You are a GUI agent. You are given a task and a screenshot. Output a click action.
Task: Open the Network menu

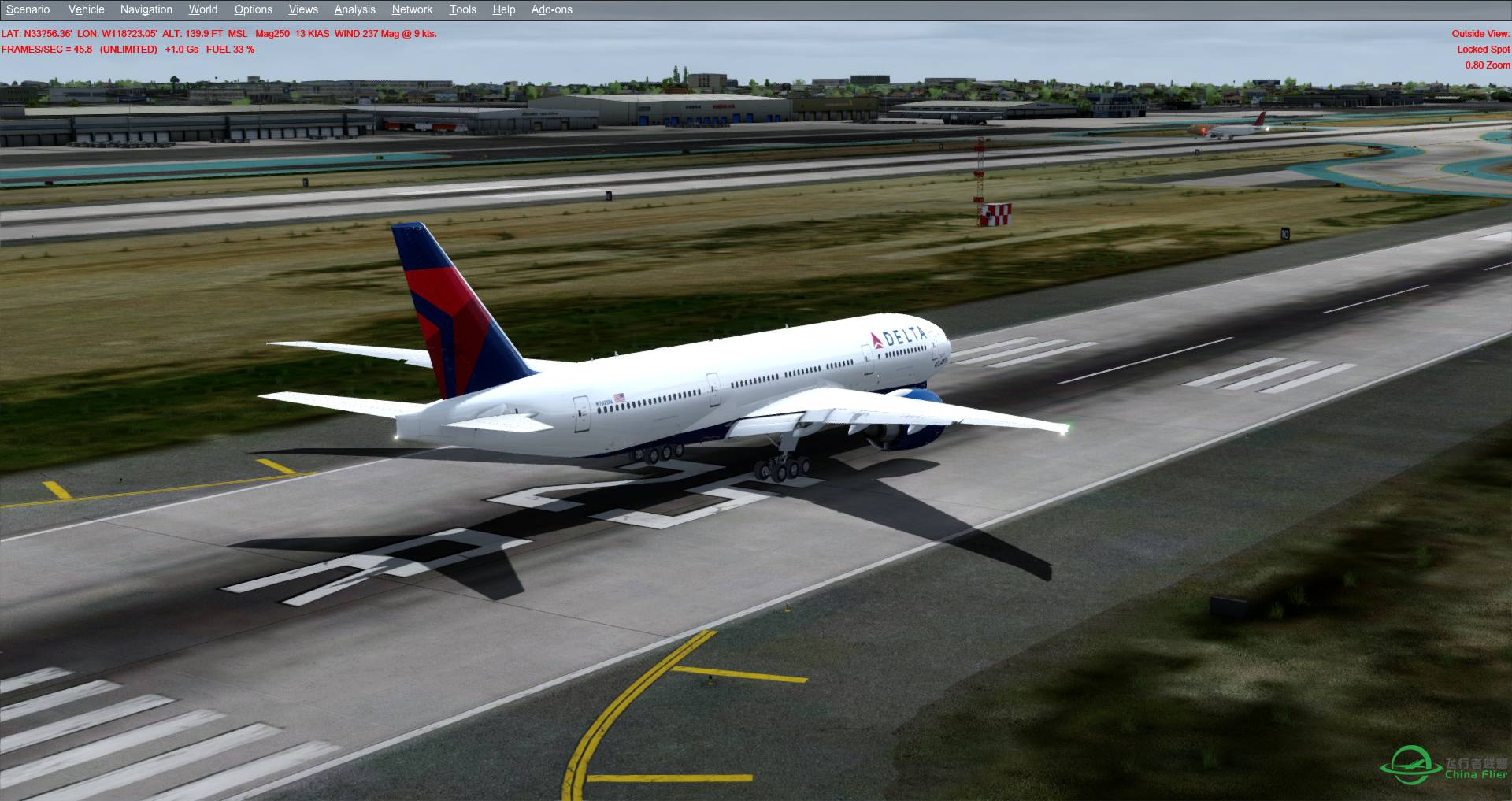point(411,9)
